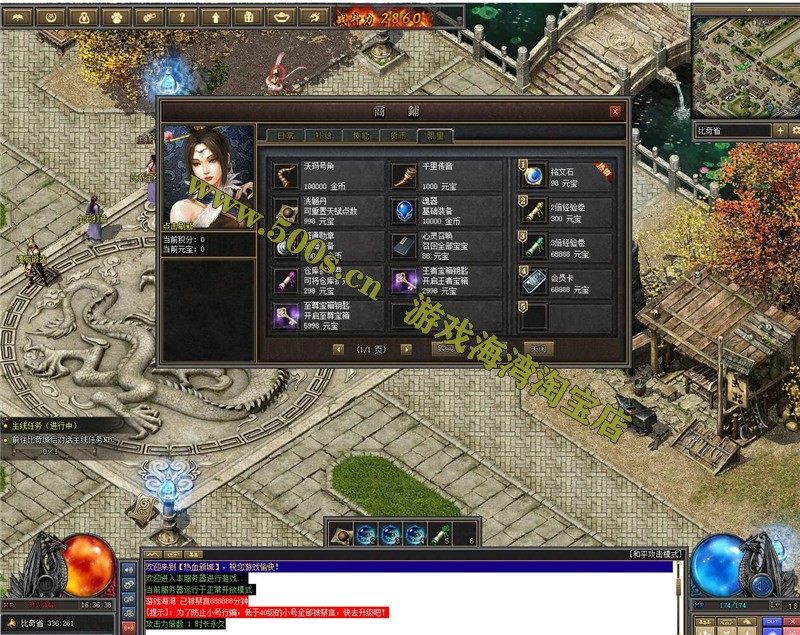Click the 购买 buy button
This screenshot has width=800, height=635.
[445, 349]
